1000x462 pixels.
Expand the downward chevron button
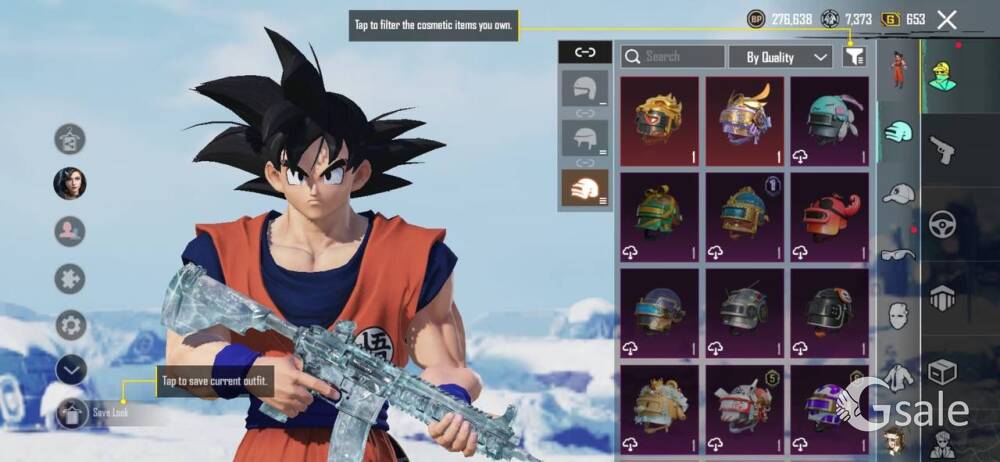coord(70,370)
